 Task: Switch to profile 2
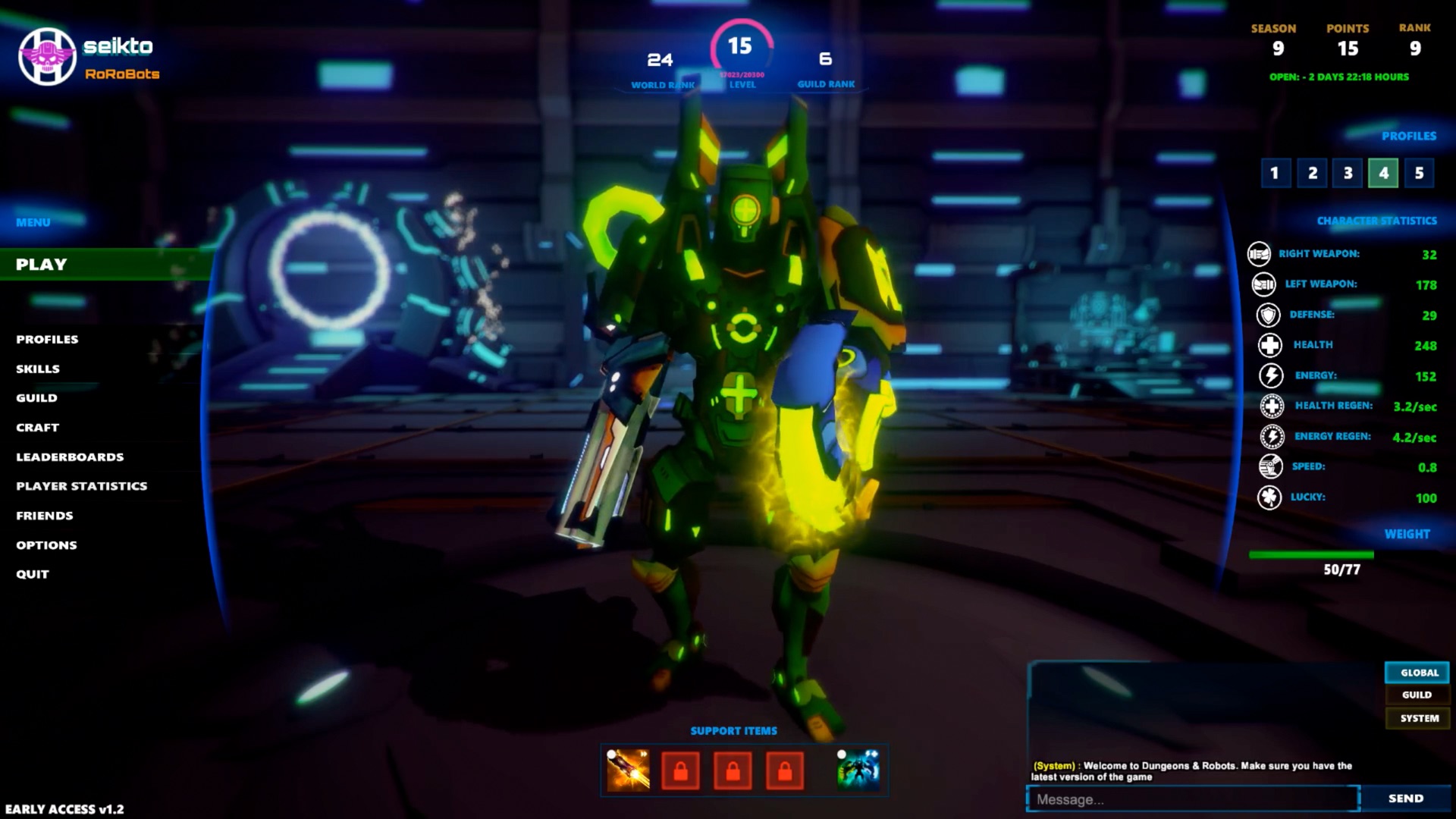tap(1311, 173)
